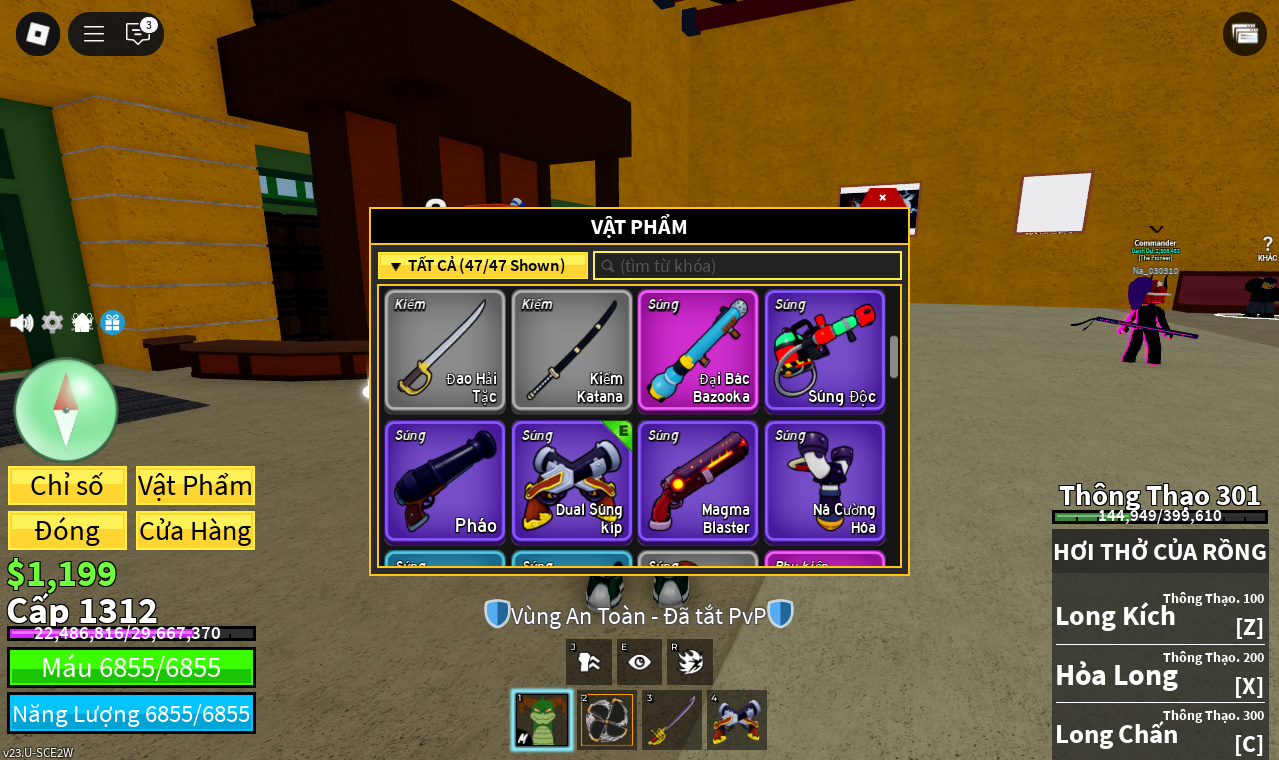Choose the Đại Bác Bazooka gun

(698, 351)
